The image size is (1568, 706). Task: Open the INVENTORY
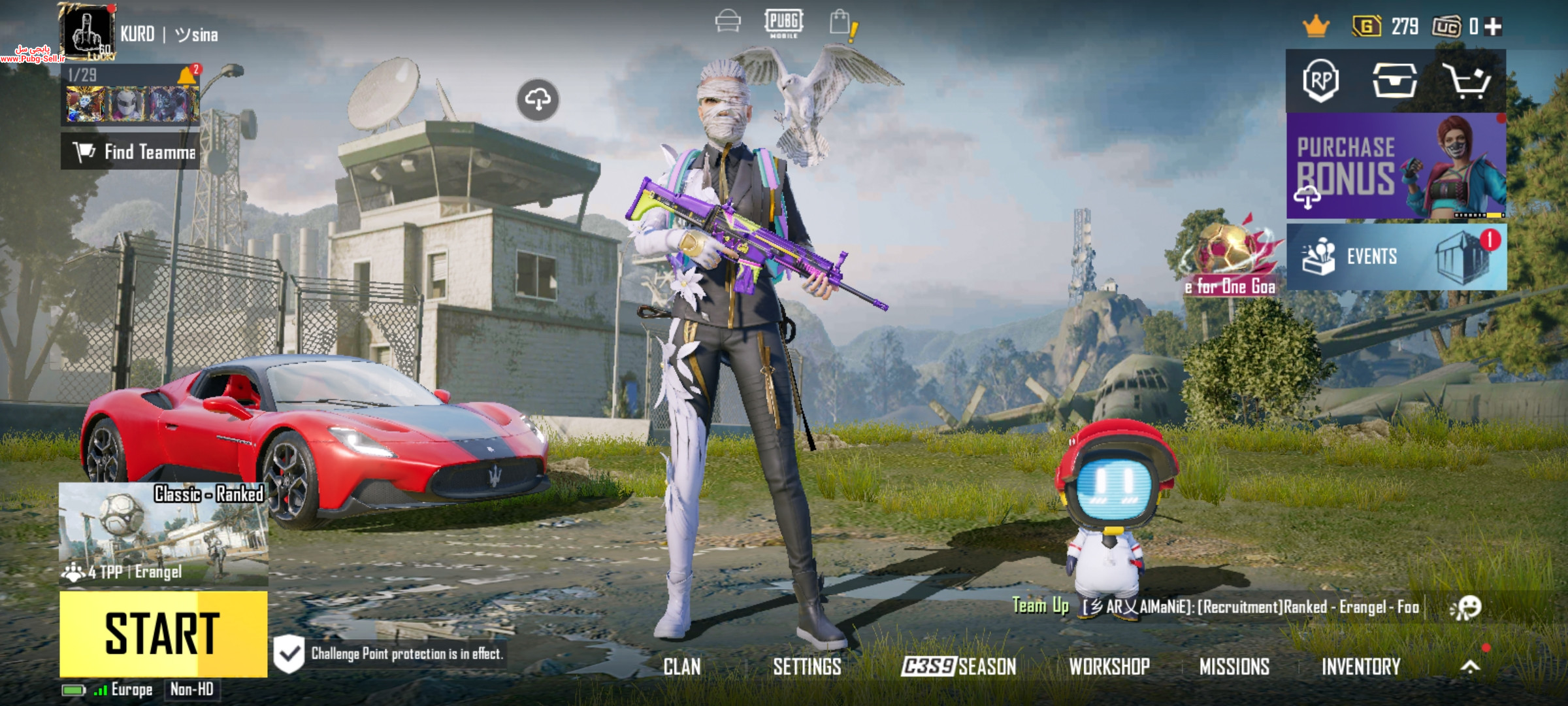[1361, 667]
